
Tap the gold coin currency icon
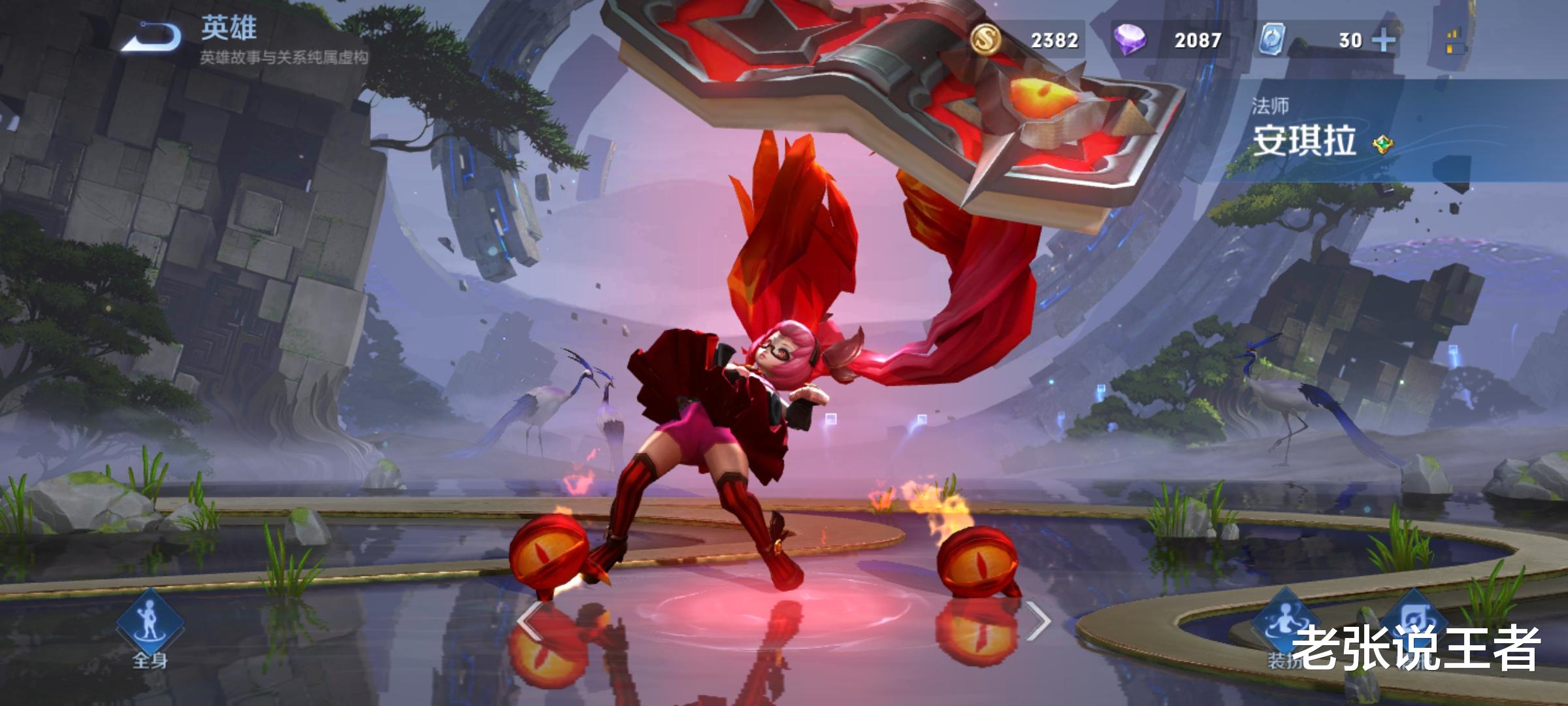click(986, 39)
